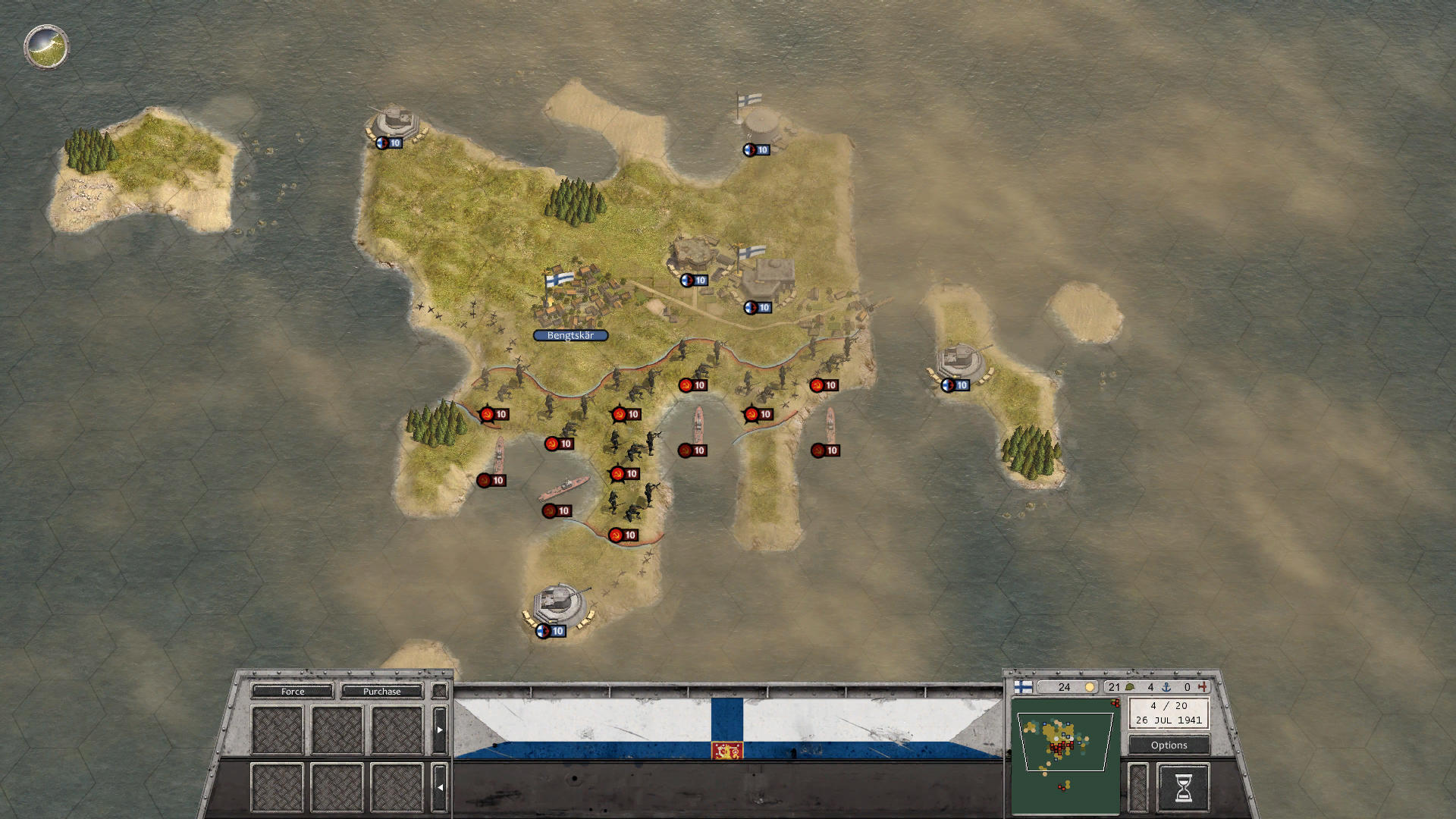This screenshot has width=1456, height=819.
Task: Collapse the bottom unit row with left arrow
Action: [x=440, y=787]
